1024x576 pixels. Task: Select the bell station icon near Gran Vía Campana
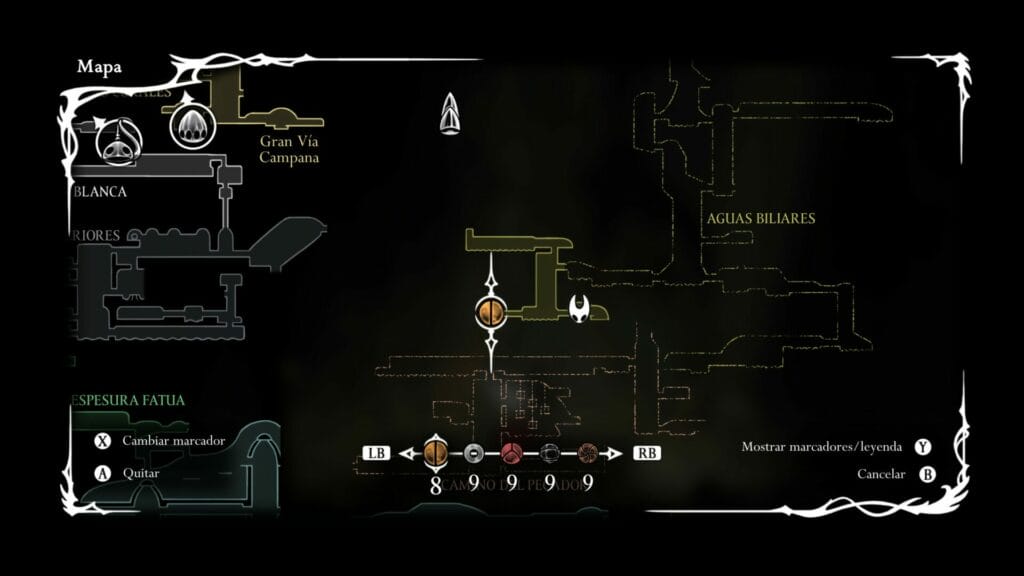[x=189, y=126]
